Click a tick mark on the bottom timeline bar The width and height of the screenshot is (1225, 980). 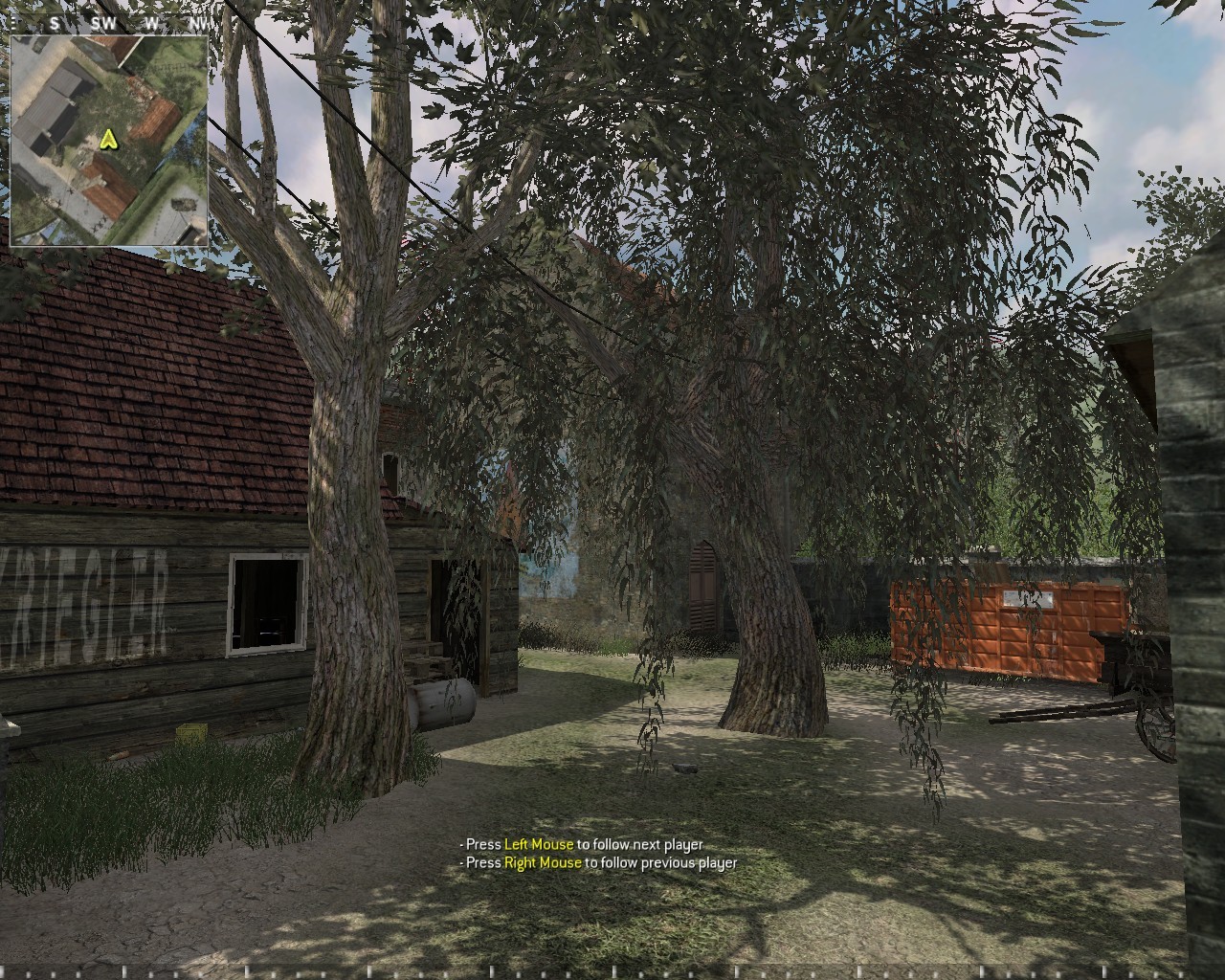612,972
